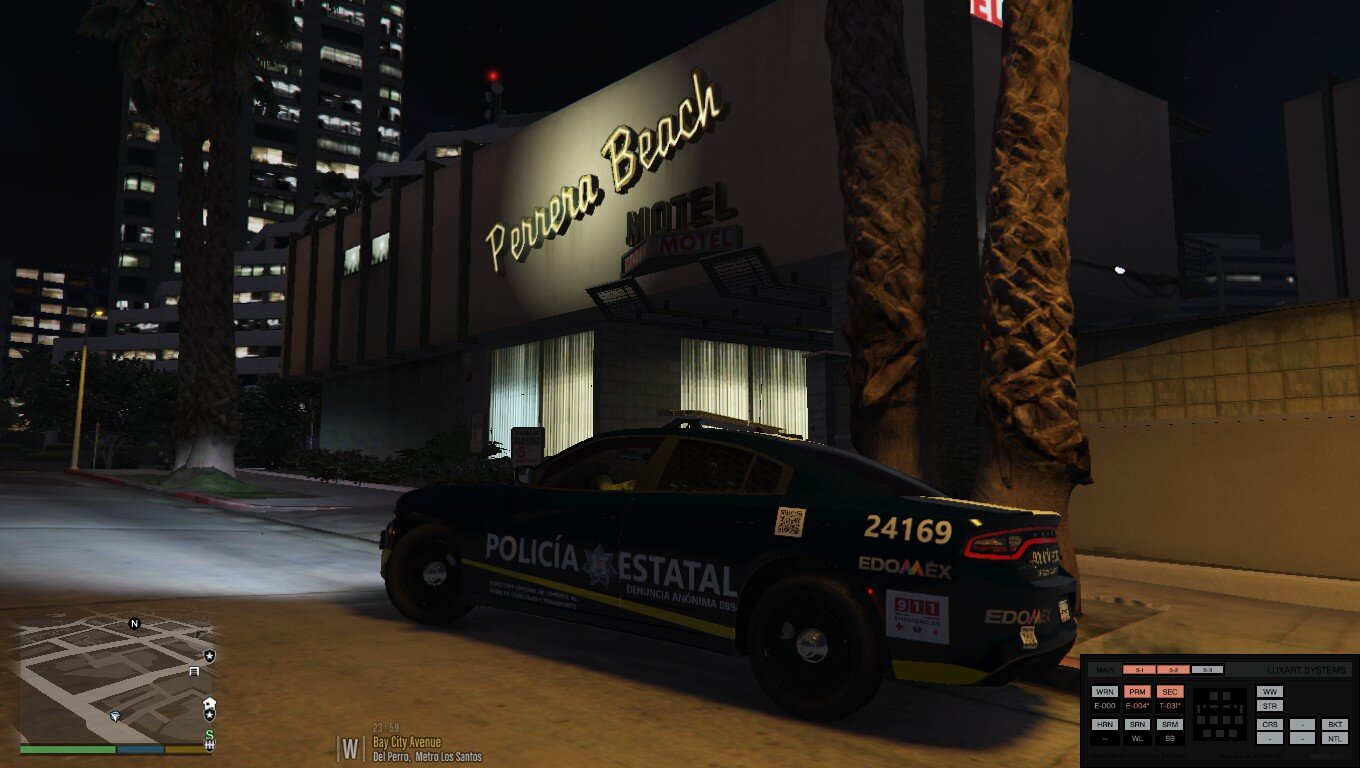Image resolution: width=1360 pixels, height=768 pixels.
Task: Toggle the CRS cruise lights button
Action: click(1270, 724)
